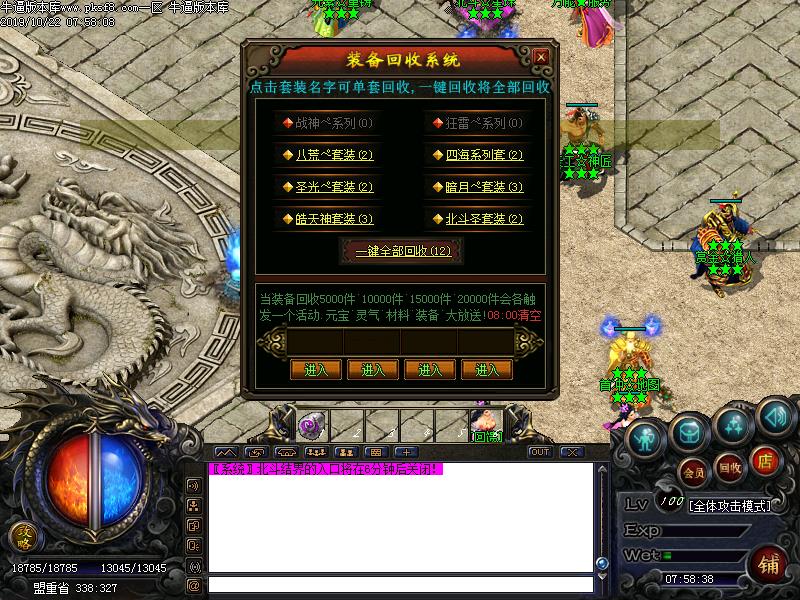Select the 战神 series entry
Image resolution: width=800 pixels, height=600 pixels.
pyautogui.click(x=327, y=123)
